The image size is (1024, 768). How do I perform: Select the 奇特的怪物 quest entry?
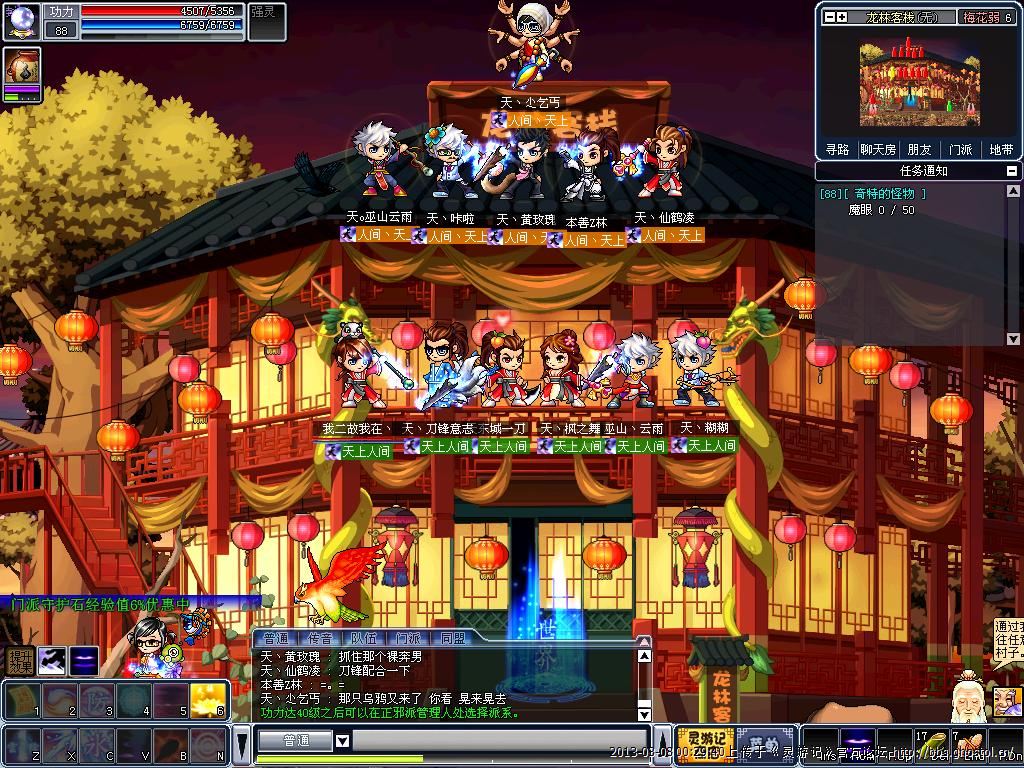873,194
